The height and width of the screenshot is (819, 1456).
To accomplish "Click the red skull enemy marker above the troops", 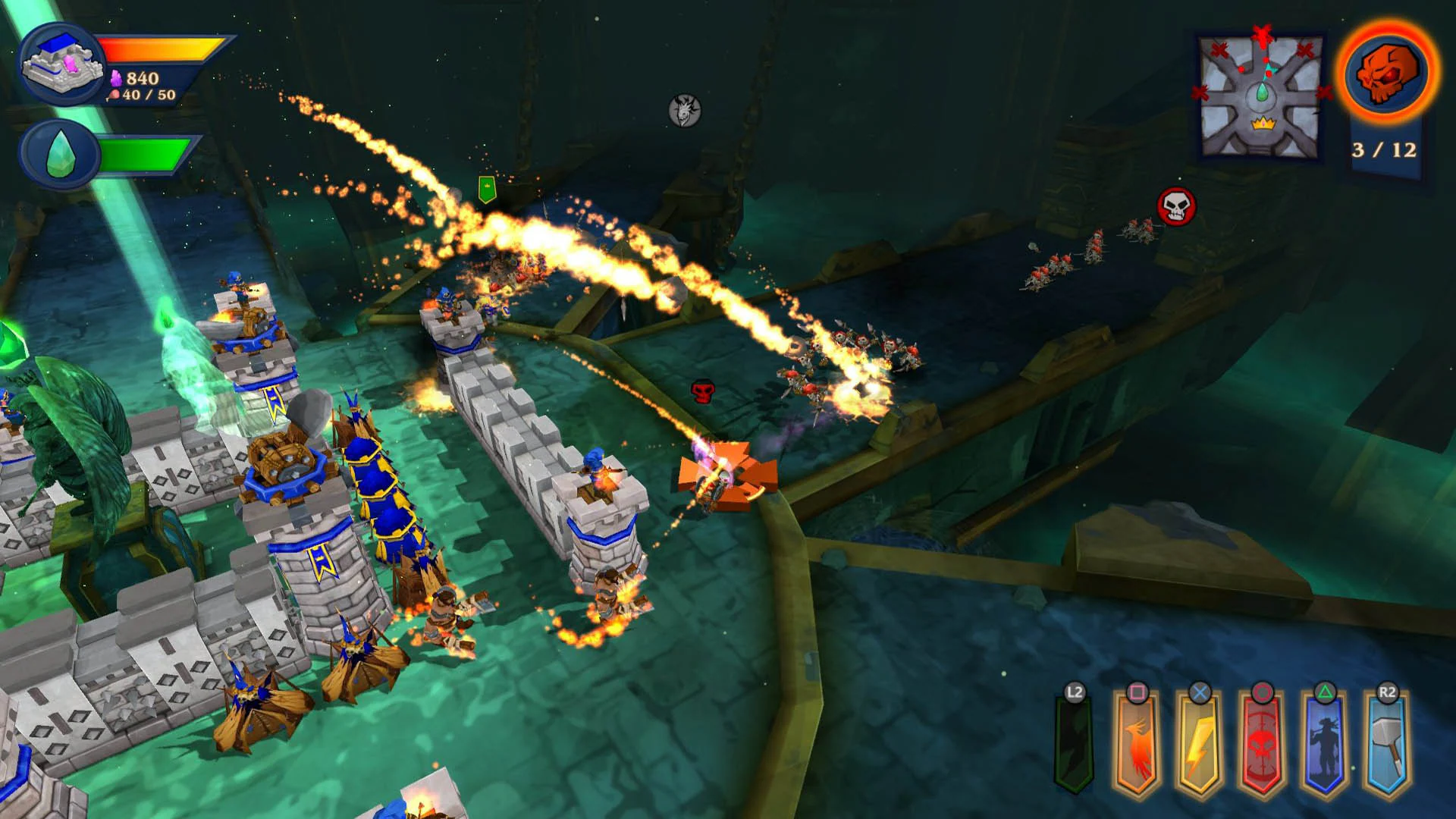I will click(701, 392).
